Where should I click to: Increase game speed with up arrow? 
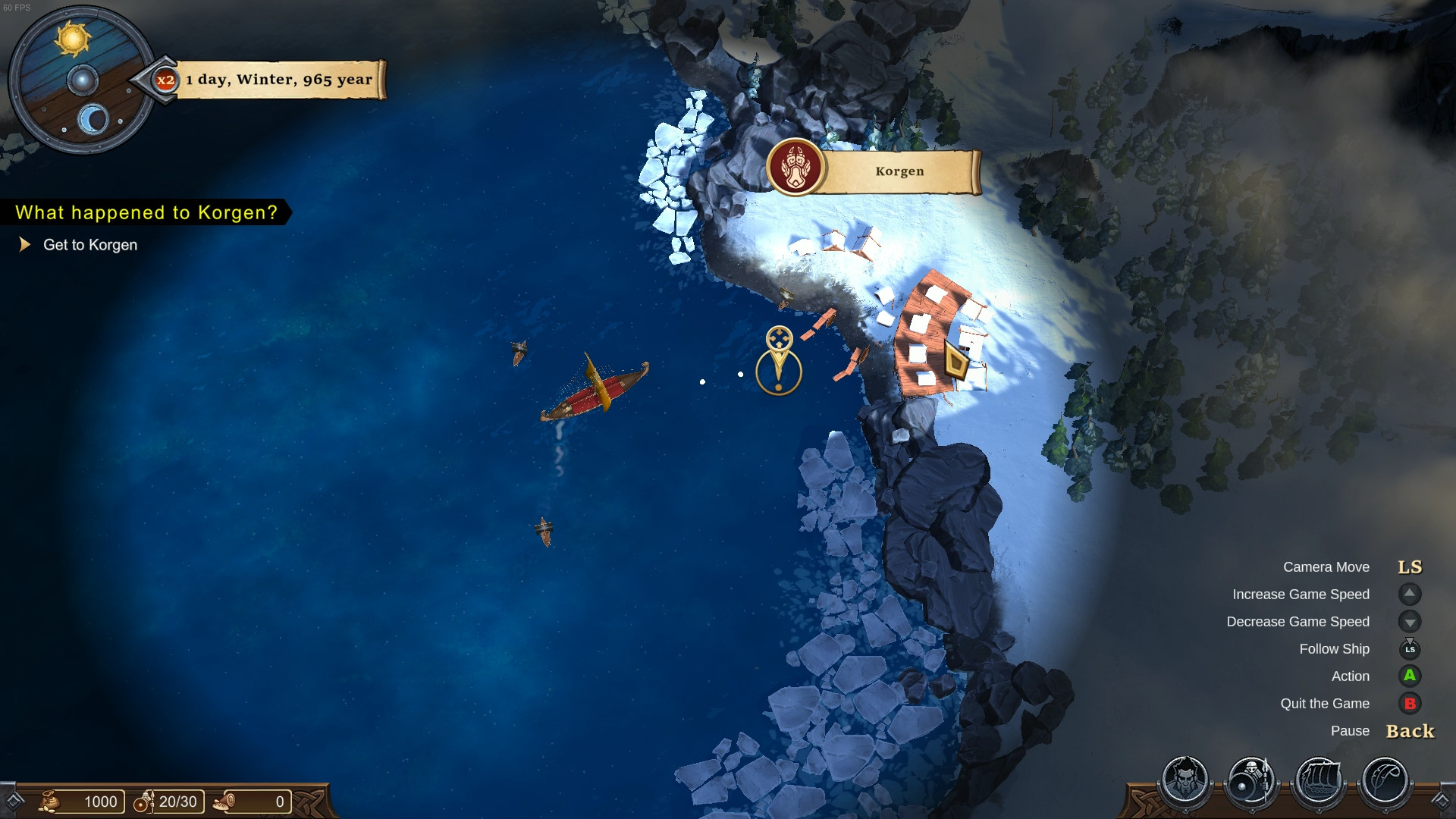point(1409,595)
